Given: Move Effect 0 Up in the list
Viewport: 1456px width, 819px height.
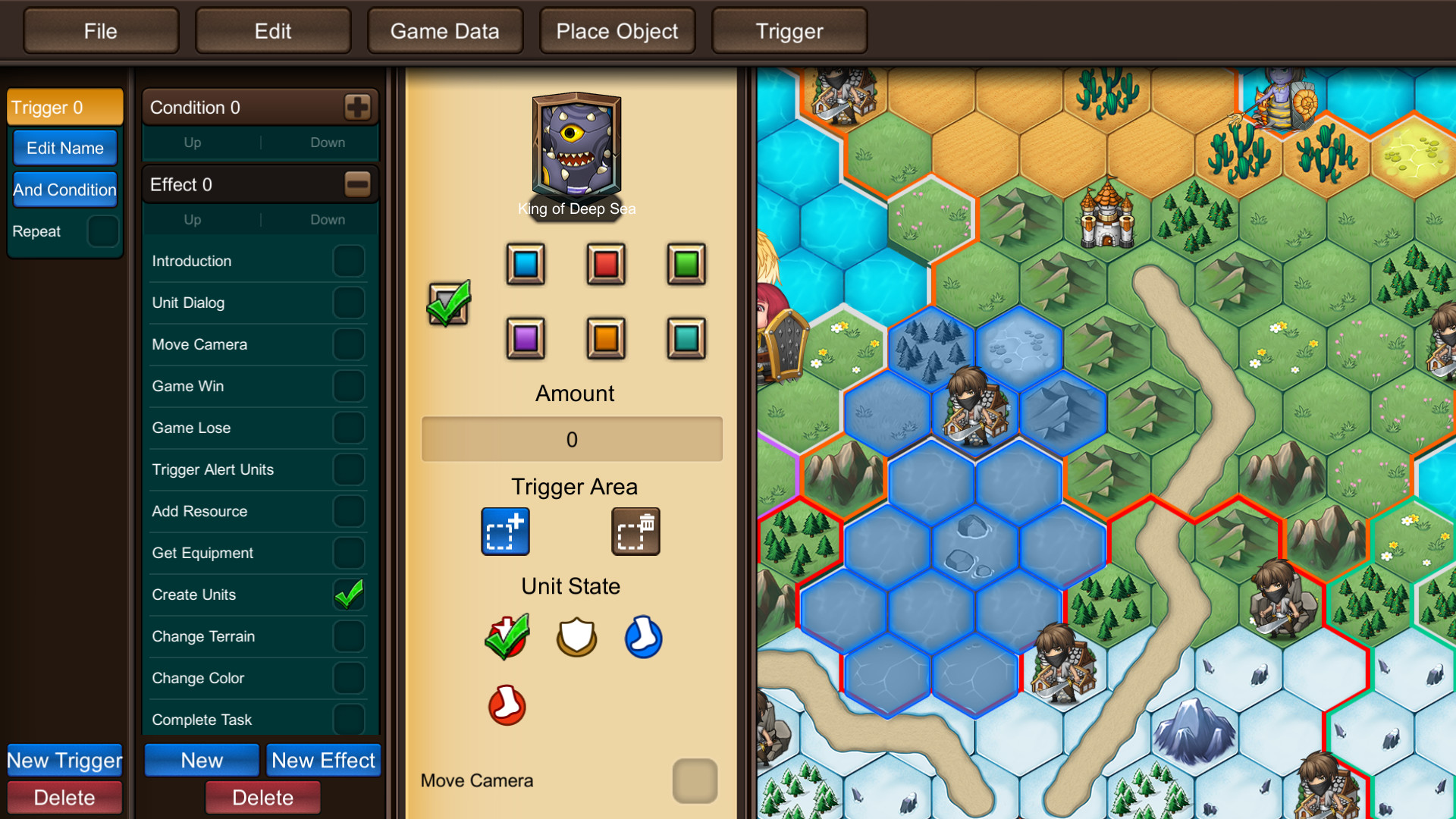Looking at the screenshot, I should pos(191,219).
